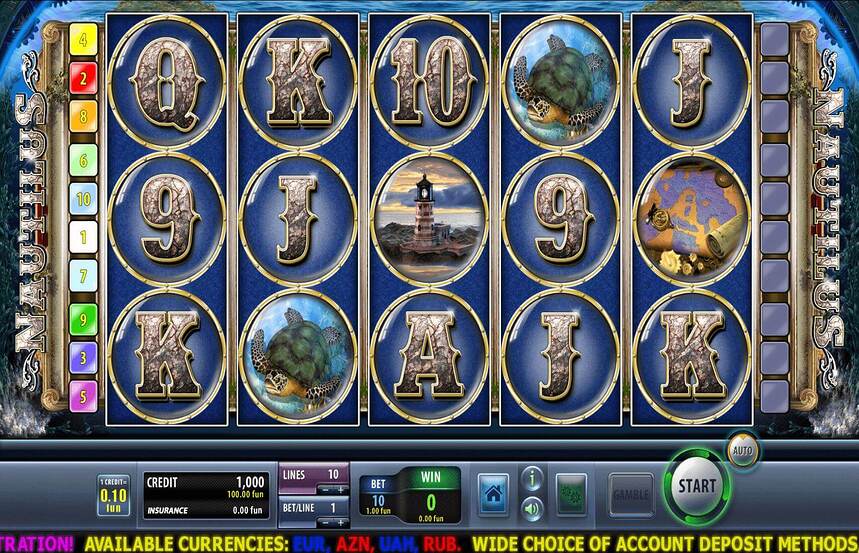Click the GAMBLE button

631,495
